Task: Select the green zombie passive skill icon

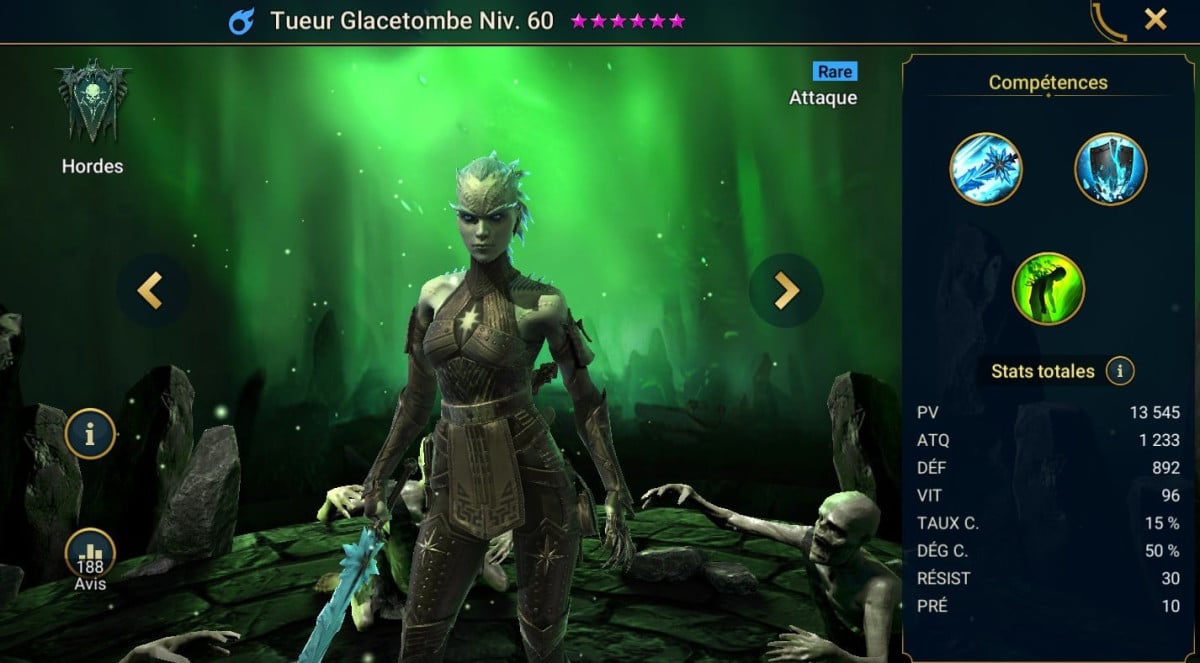Action: click(1048, 288)
